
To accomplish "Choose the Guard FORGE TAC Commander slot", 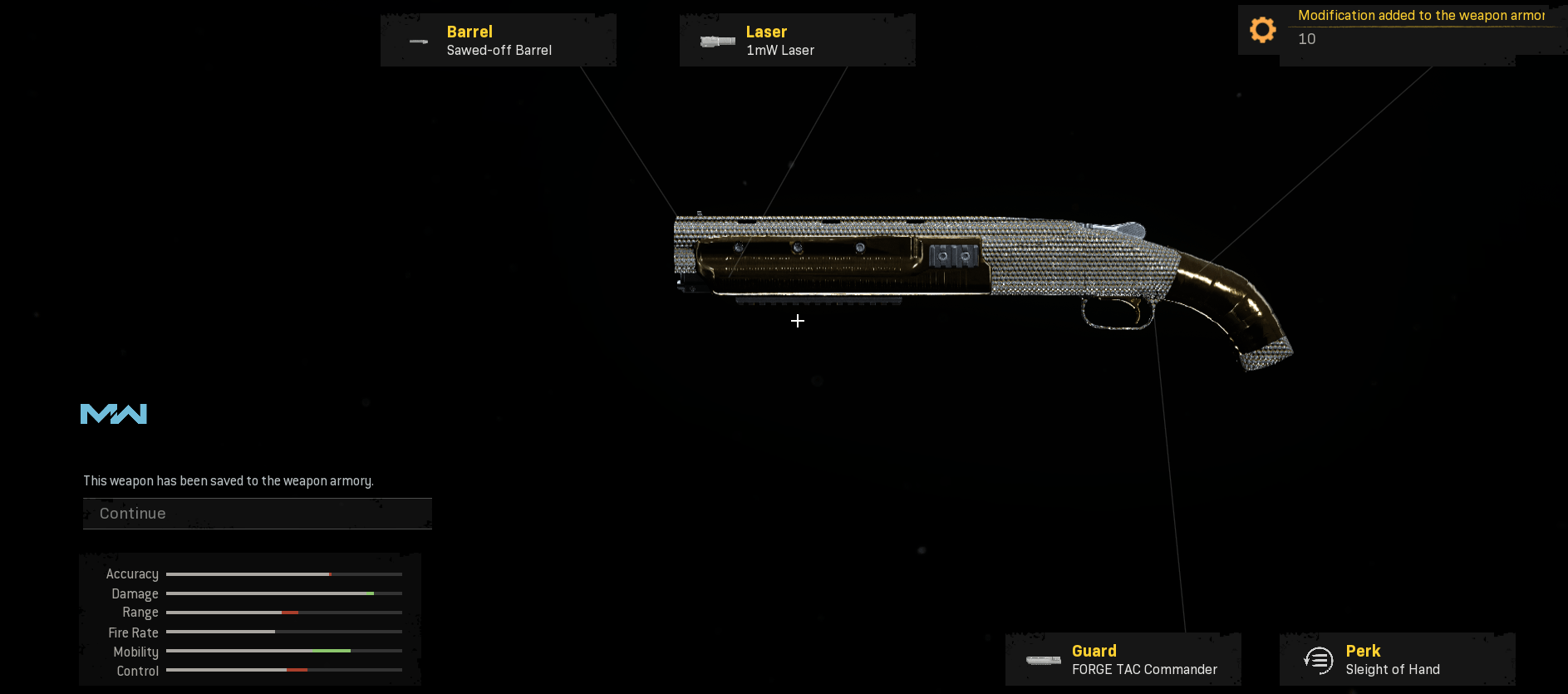I will coord(1123,660).
